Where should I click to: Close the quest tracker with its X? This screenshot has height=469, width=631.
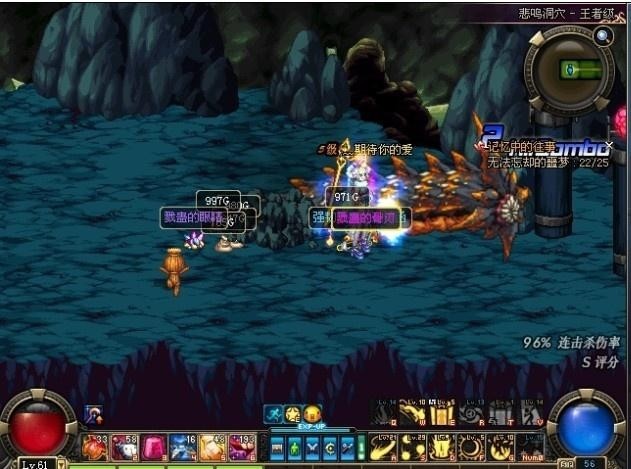point(609,146)
